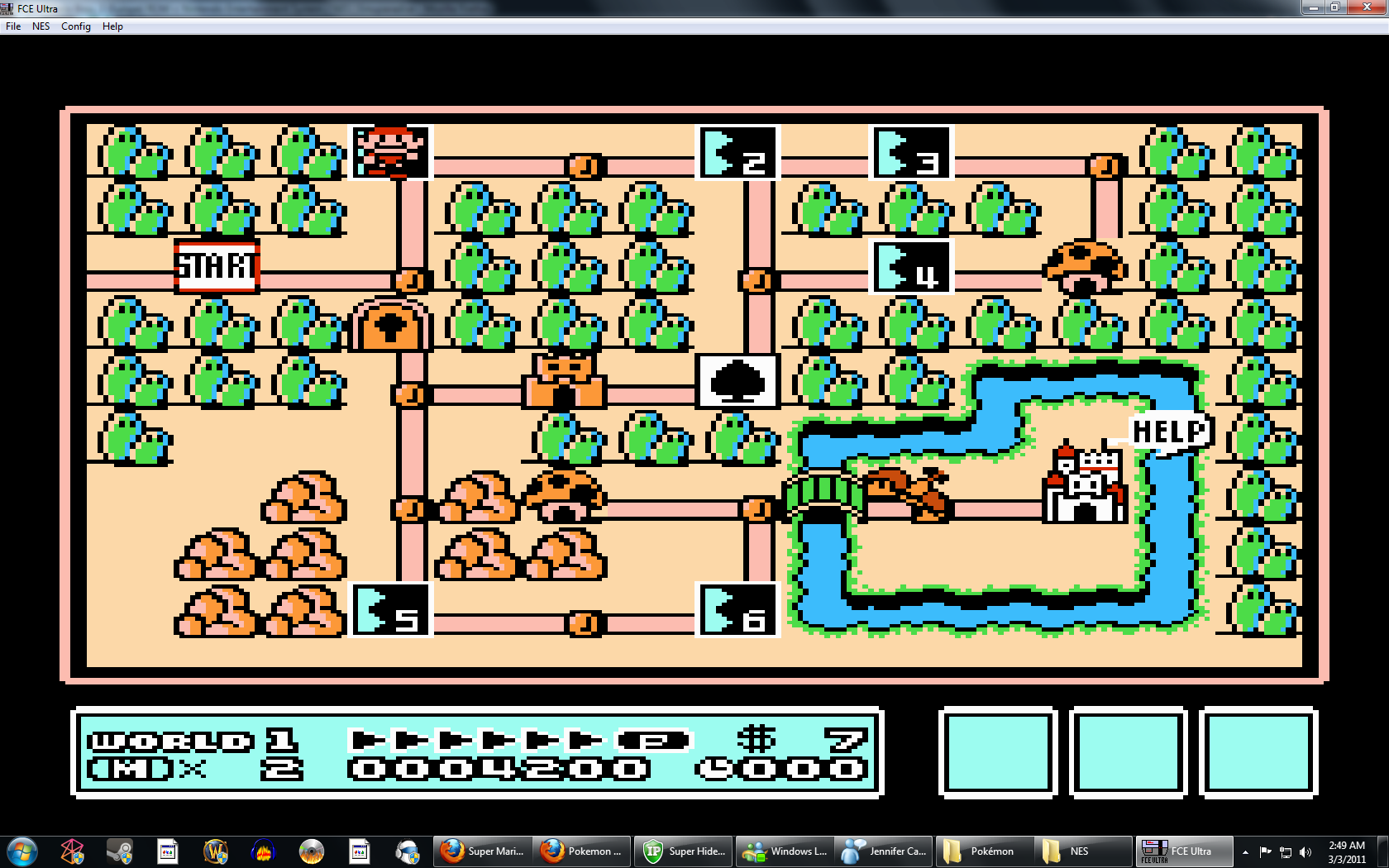Open the Pokémon folder on the taskbar
Viewport: 1389px width, 868px height.
pyautogui.click(x=984, y=851)
